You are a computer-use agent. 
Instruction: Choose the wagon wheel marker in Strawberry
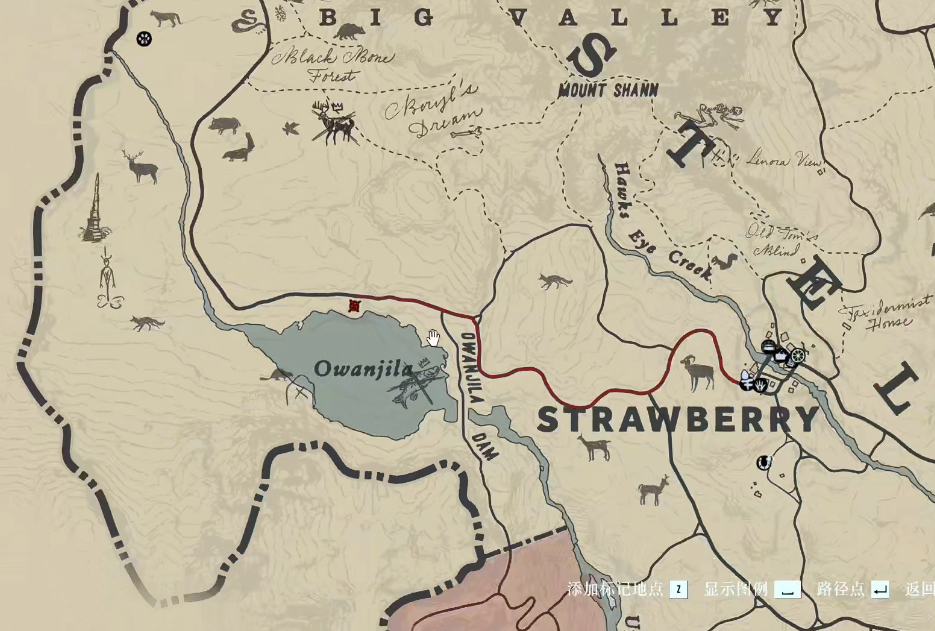pos(797,355)
